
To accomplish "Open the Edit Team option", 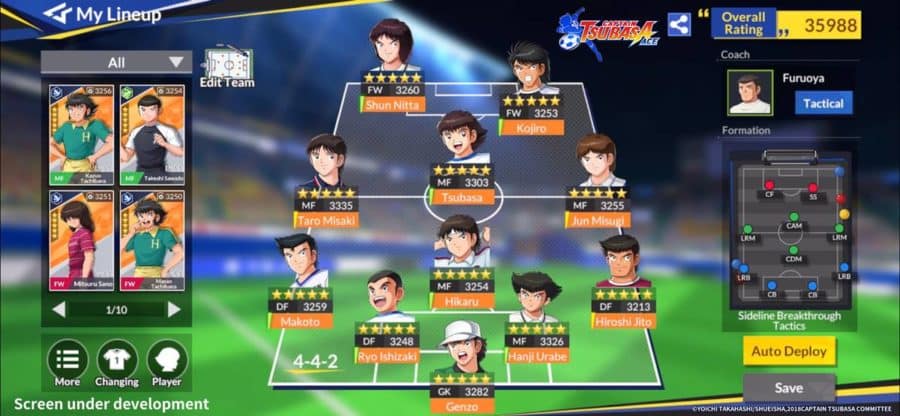I will pyautogui.click(x=226, y=68).
